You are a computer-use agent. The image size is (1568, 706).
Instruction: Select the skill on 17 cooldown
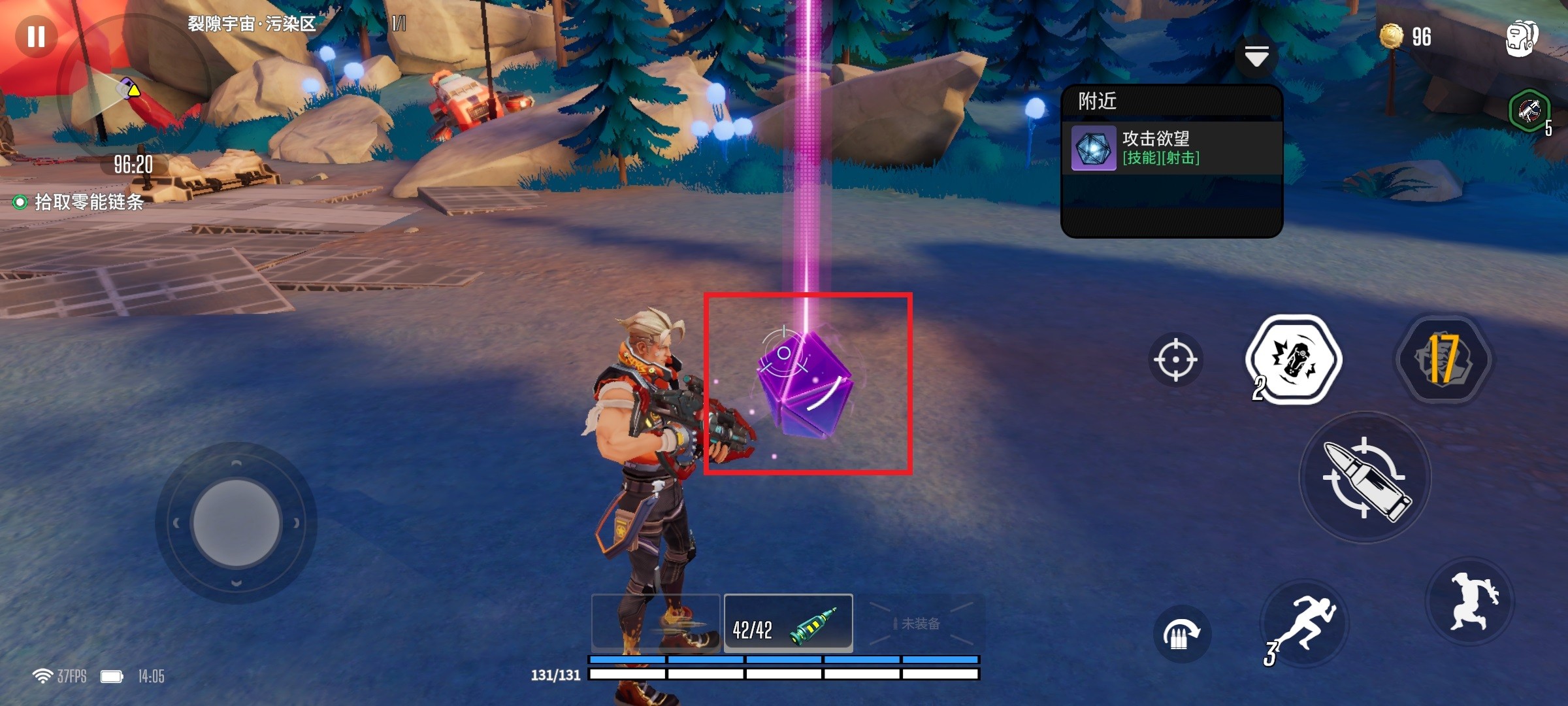coord(1444,360)
